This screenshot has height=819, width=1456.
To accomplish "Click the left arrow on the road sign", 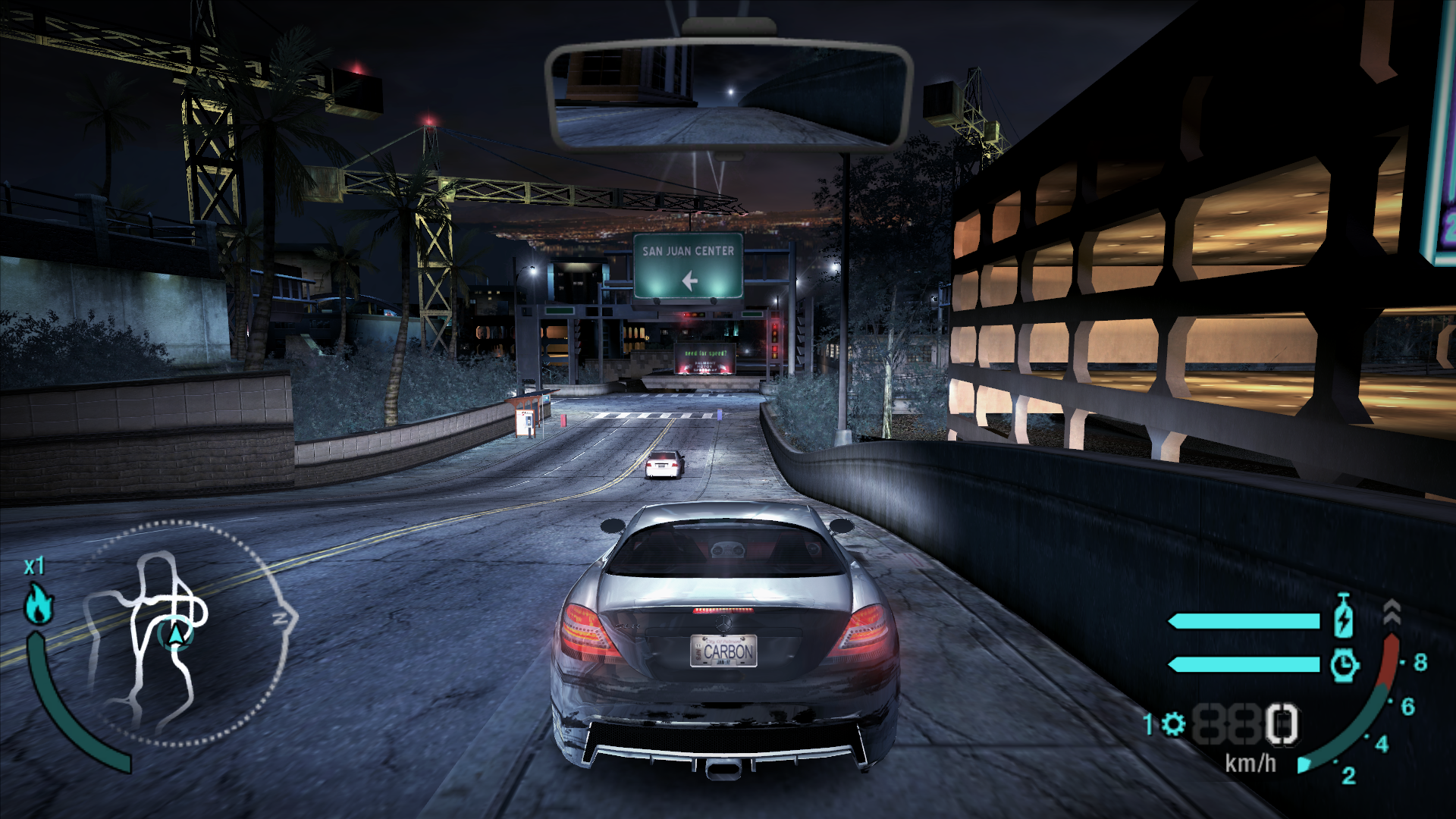I will (x=689, y=282).
